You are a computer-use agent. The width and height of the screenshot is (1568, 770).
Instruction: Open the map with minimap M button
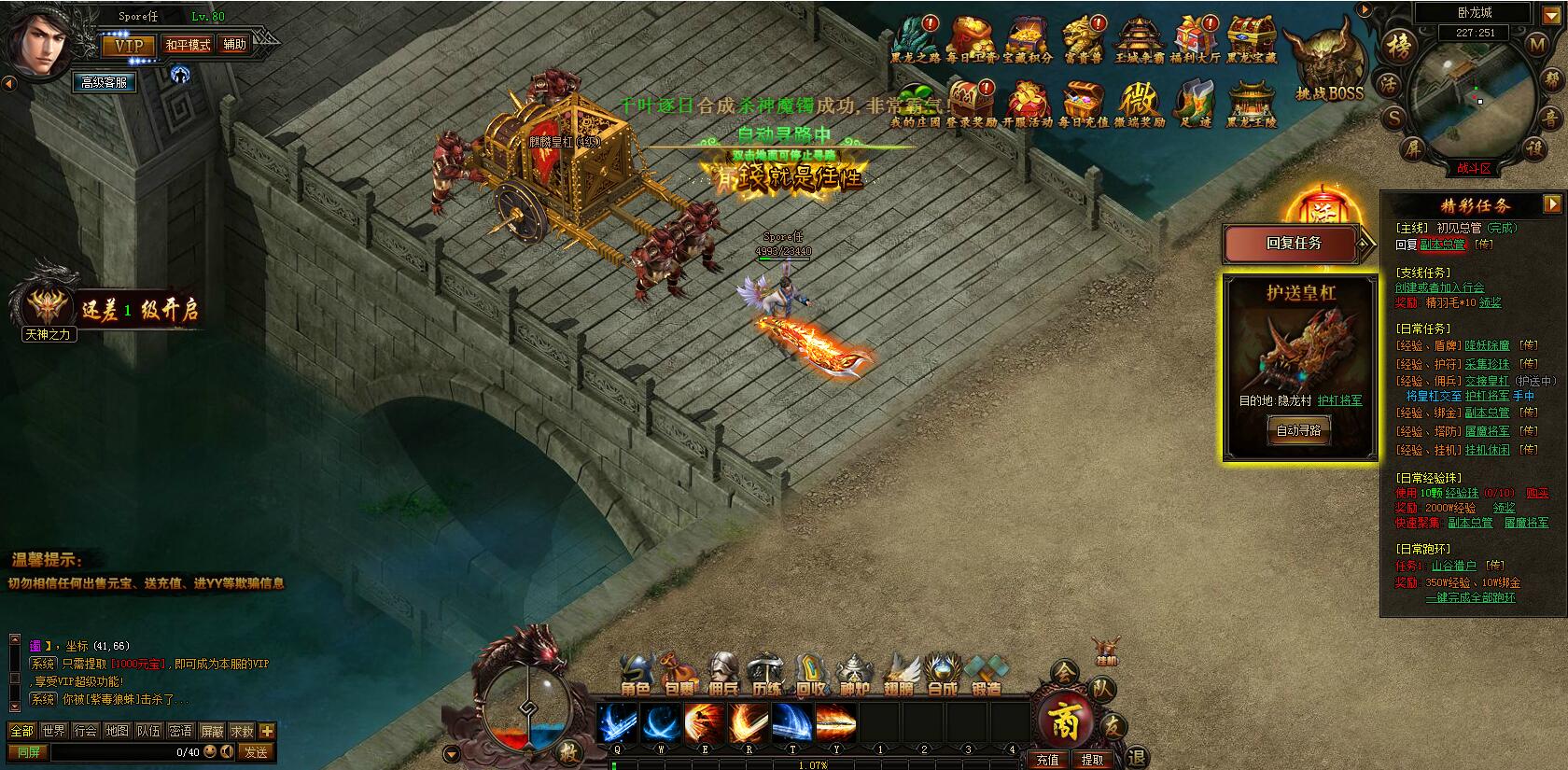pyautogui.click(x=1536, y=44)
